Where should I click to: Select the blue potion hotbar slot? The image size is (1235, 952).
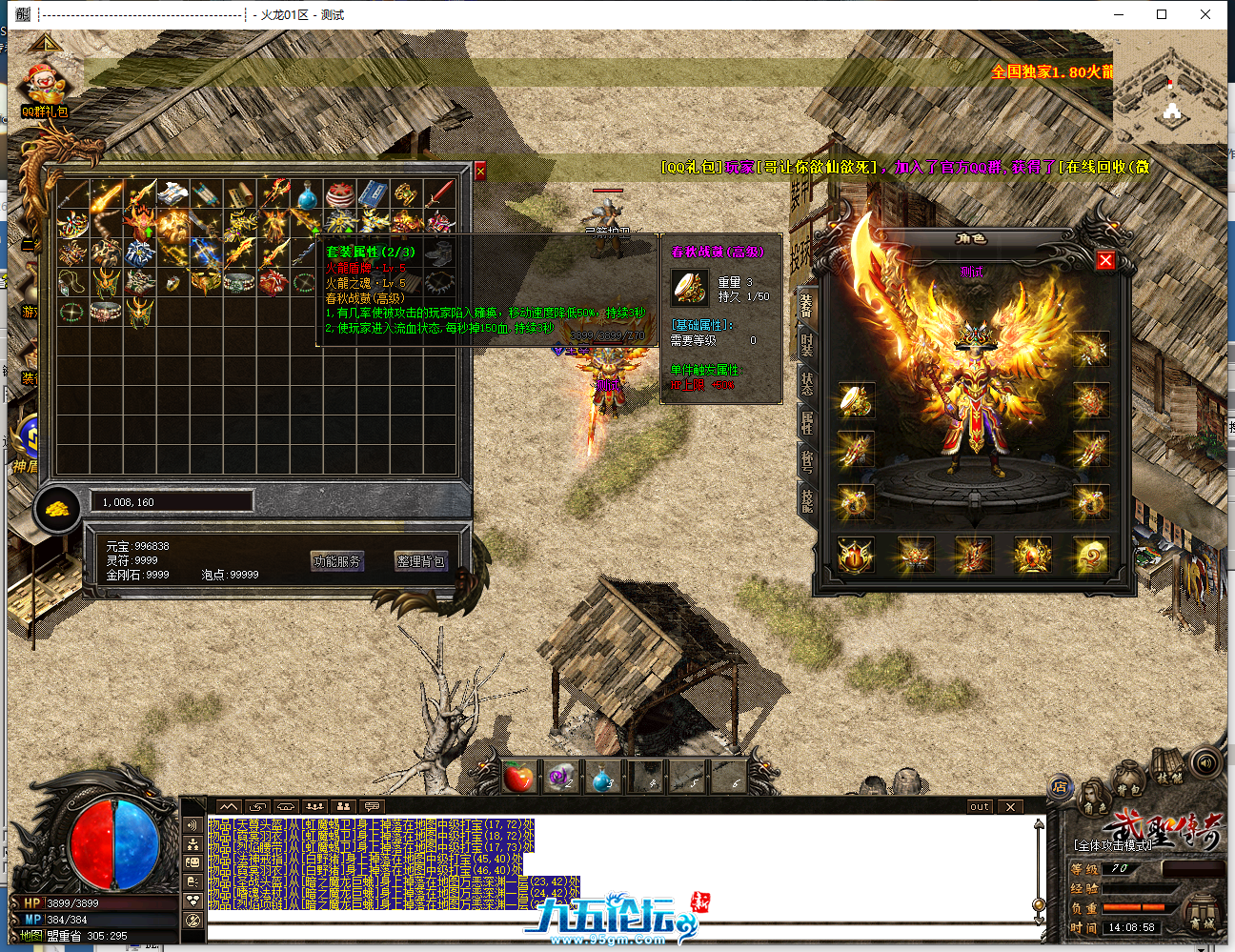tap(602, 778)
